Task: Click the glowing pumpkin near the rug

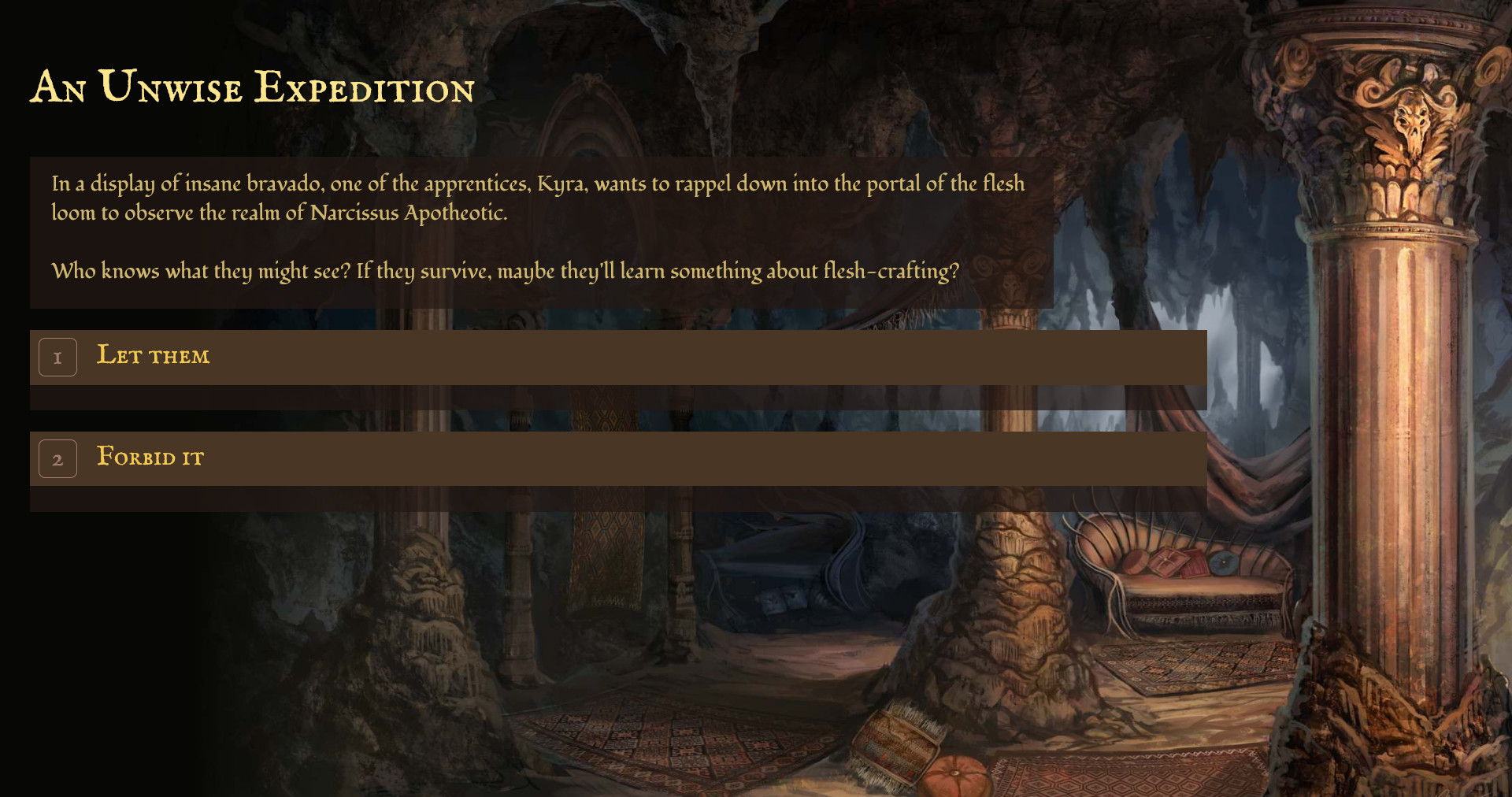Action: (954, 773)
